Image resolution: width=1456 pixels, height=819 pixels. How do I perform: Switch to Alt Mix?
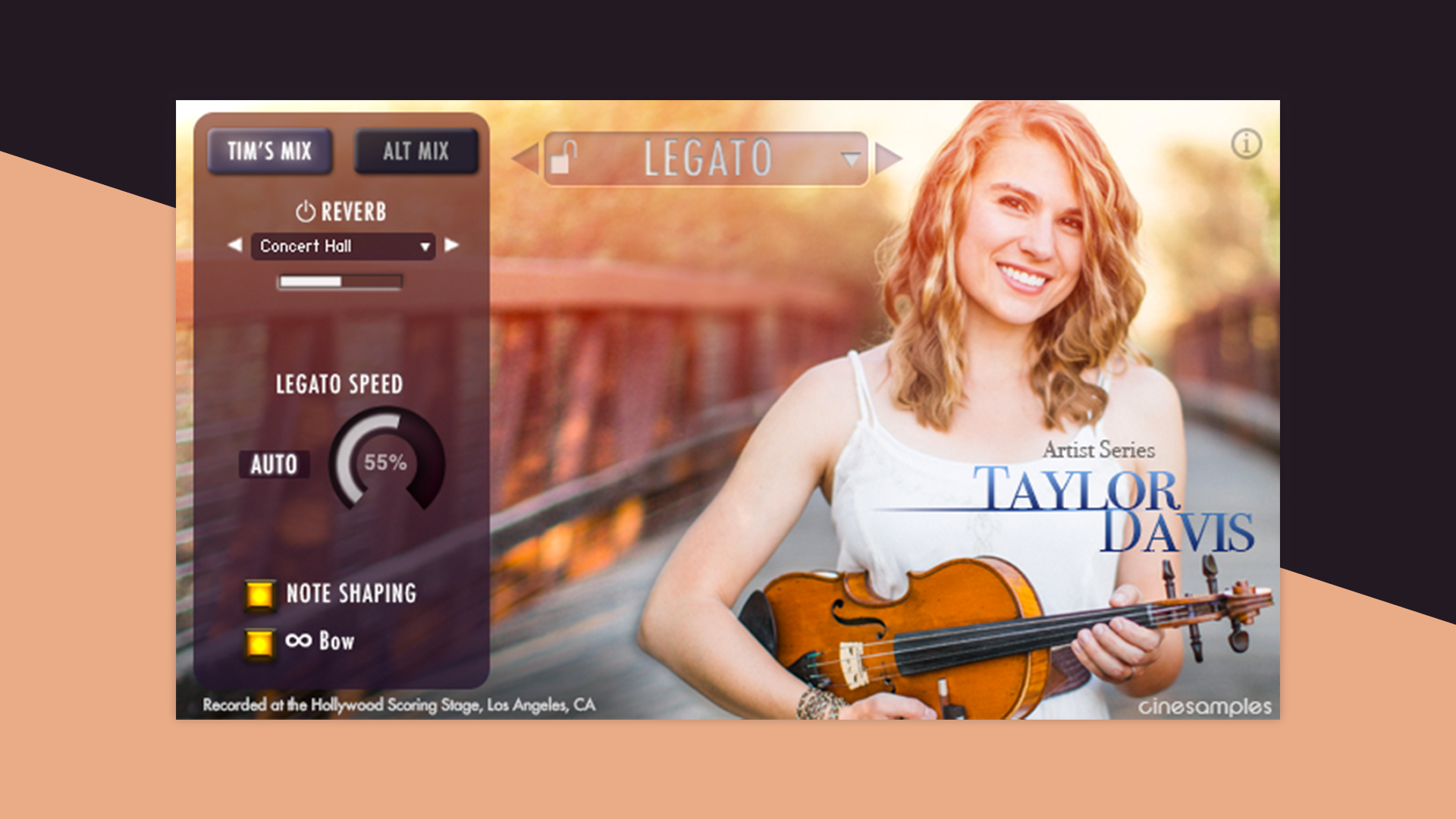tap(416, 151)
